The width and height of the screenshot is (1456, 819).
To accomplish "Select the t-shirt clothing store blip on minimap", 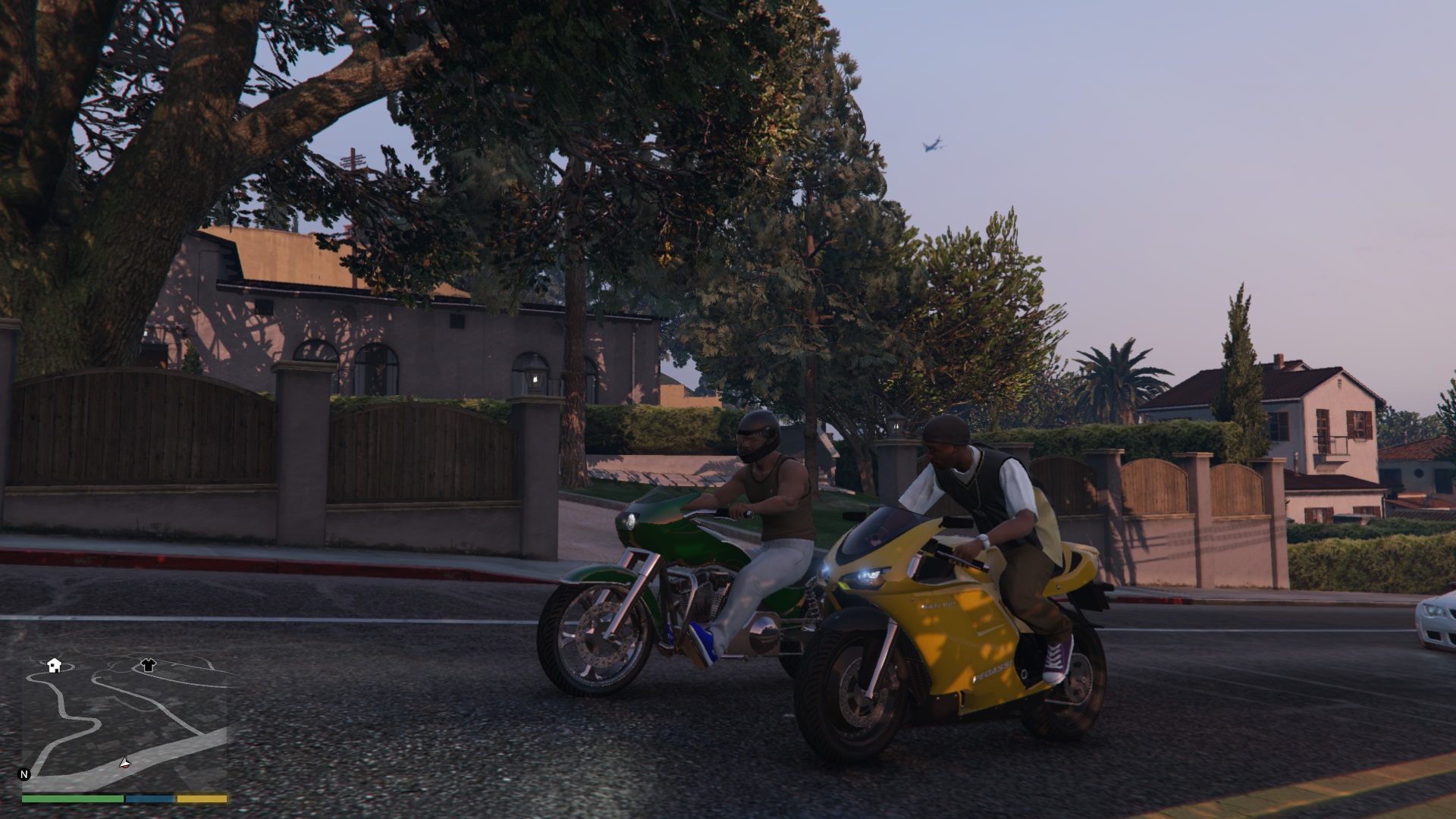I will pyautogui.click(x=149, y=665).
